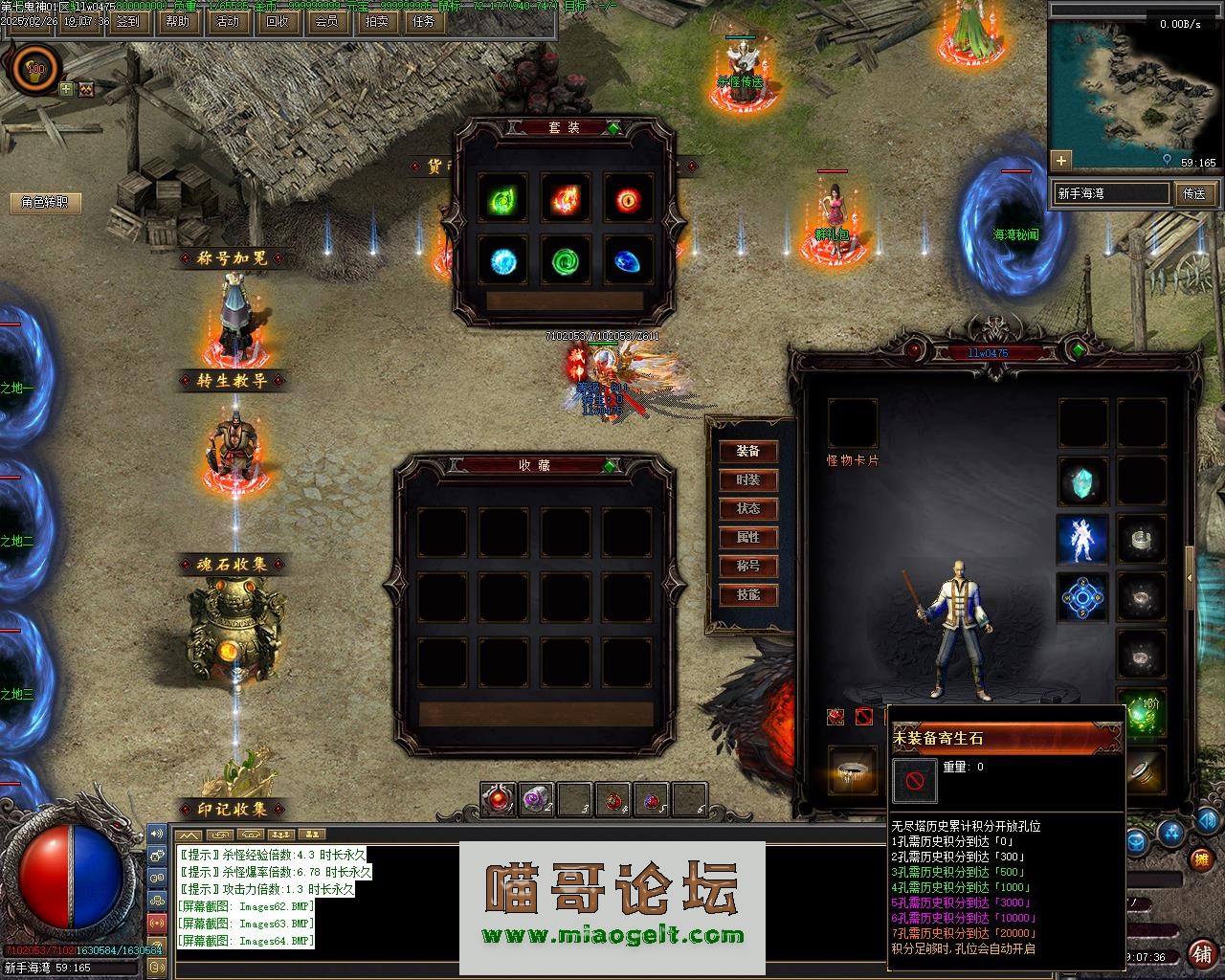Click the 传送 teleport button
1225x980 pixels.
tap(1194, 193)
